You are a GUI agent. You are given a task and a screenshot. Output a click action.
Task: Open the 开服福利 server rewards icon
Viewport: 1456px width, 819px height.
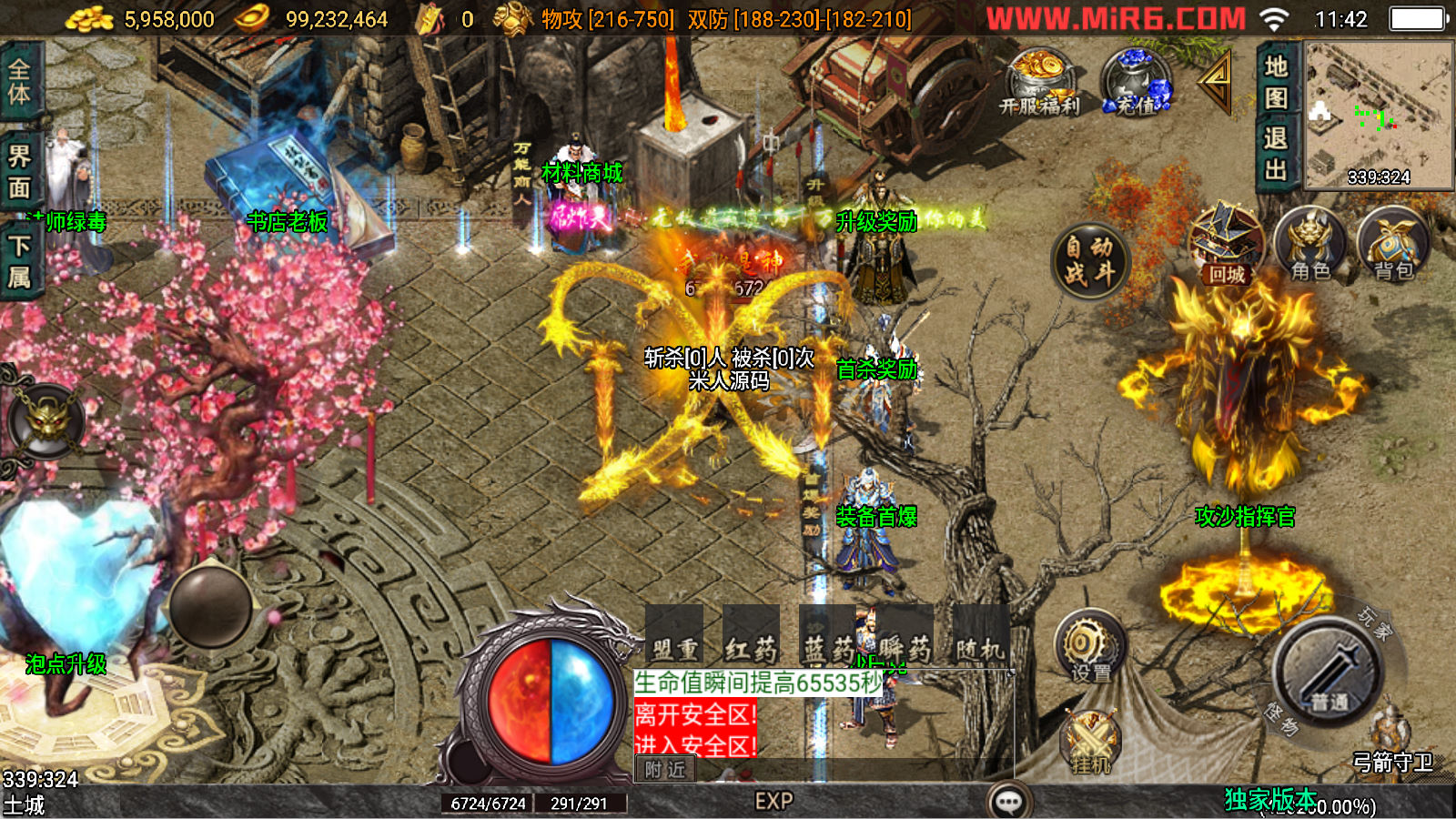(x=1039, y=82)
